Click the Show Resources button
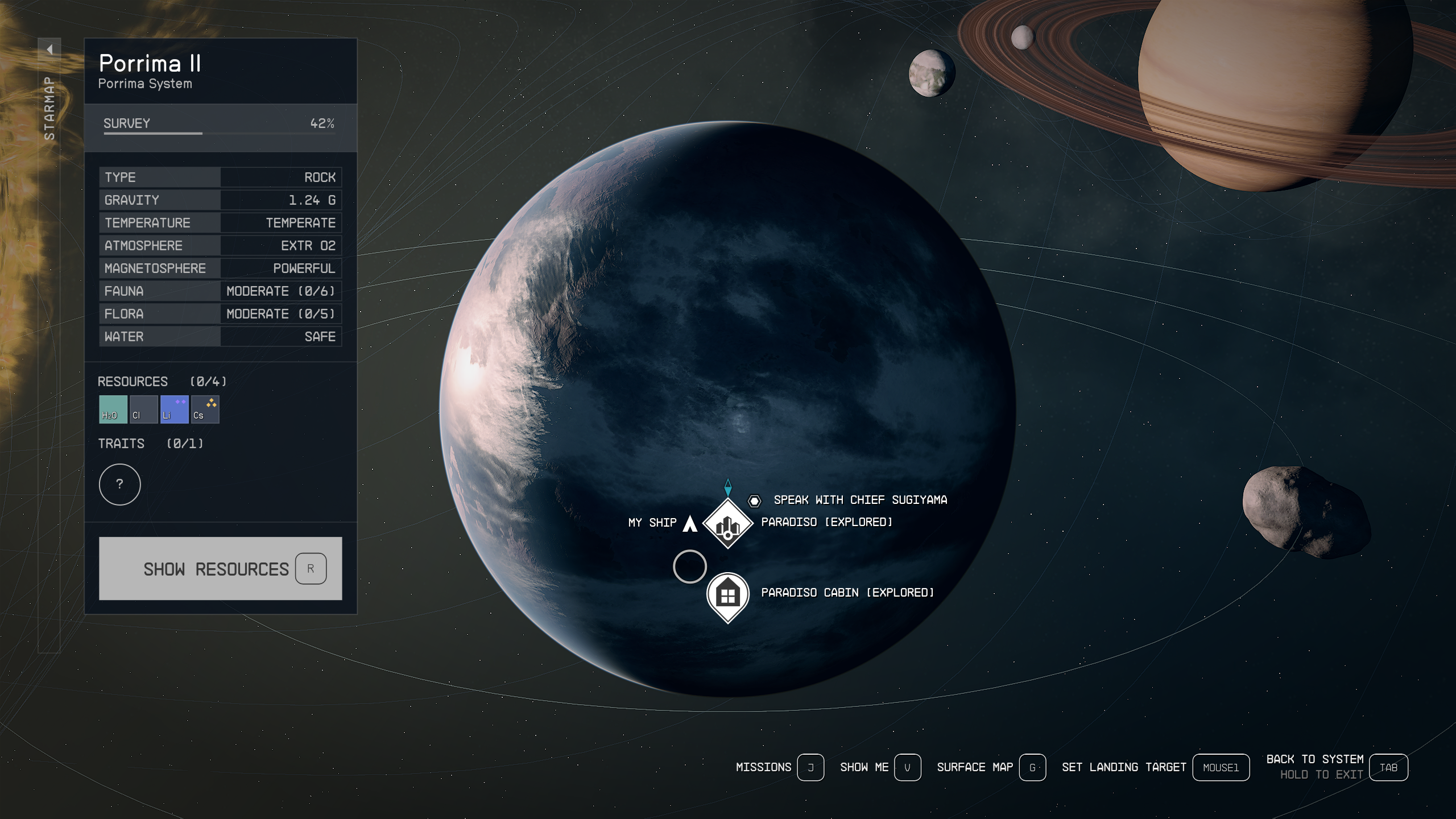 [220, 568]
